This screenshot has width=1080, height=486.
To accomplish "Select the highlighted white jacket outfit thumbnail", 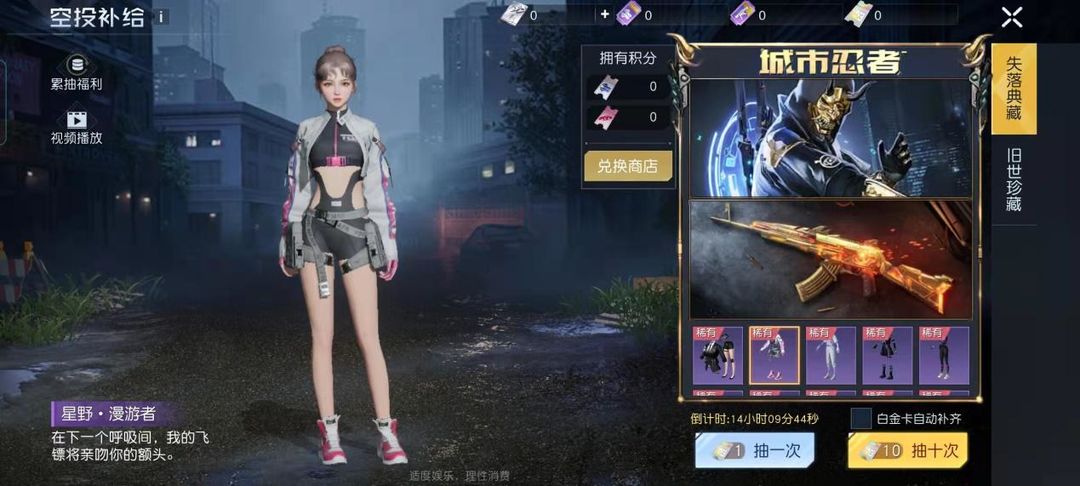I will tap(774, 355).
